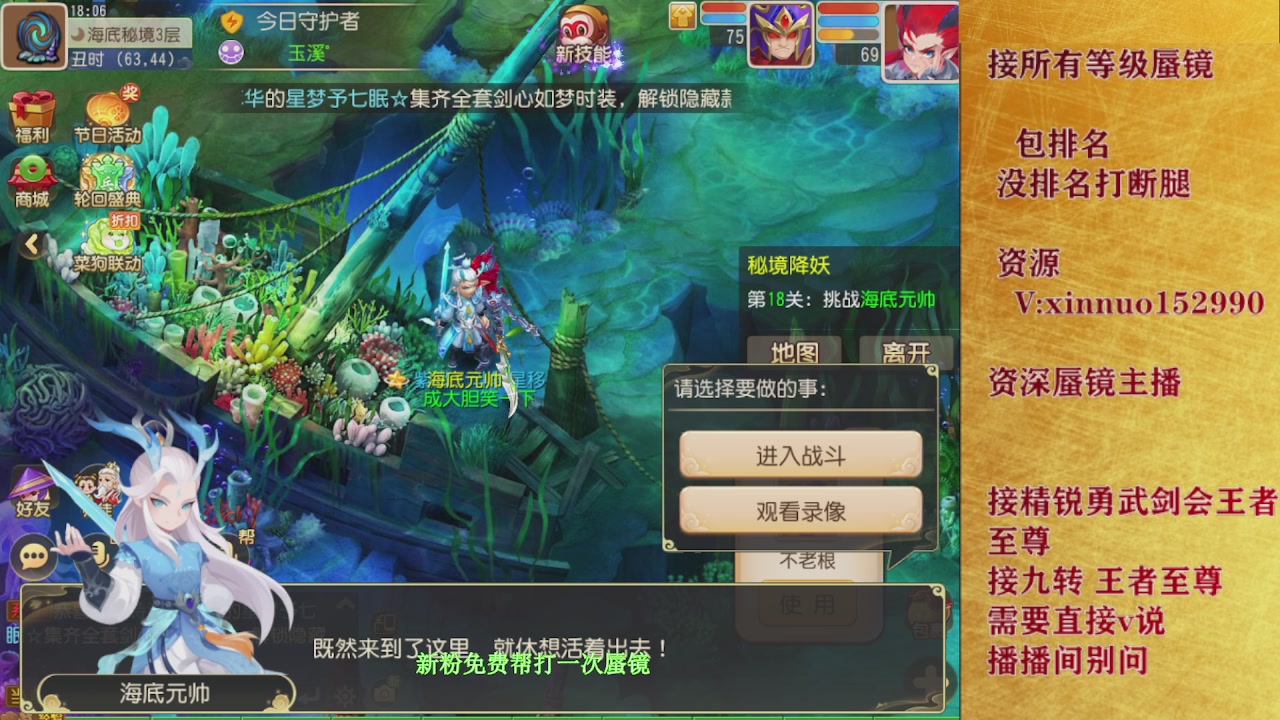Open the gear settings icon in dialog bar
Image resolution: width=1280 pixels, height=720 pixels.
[346, 695]
